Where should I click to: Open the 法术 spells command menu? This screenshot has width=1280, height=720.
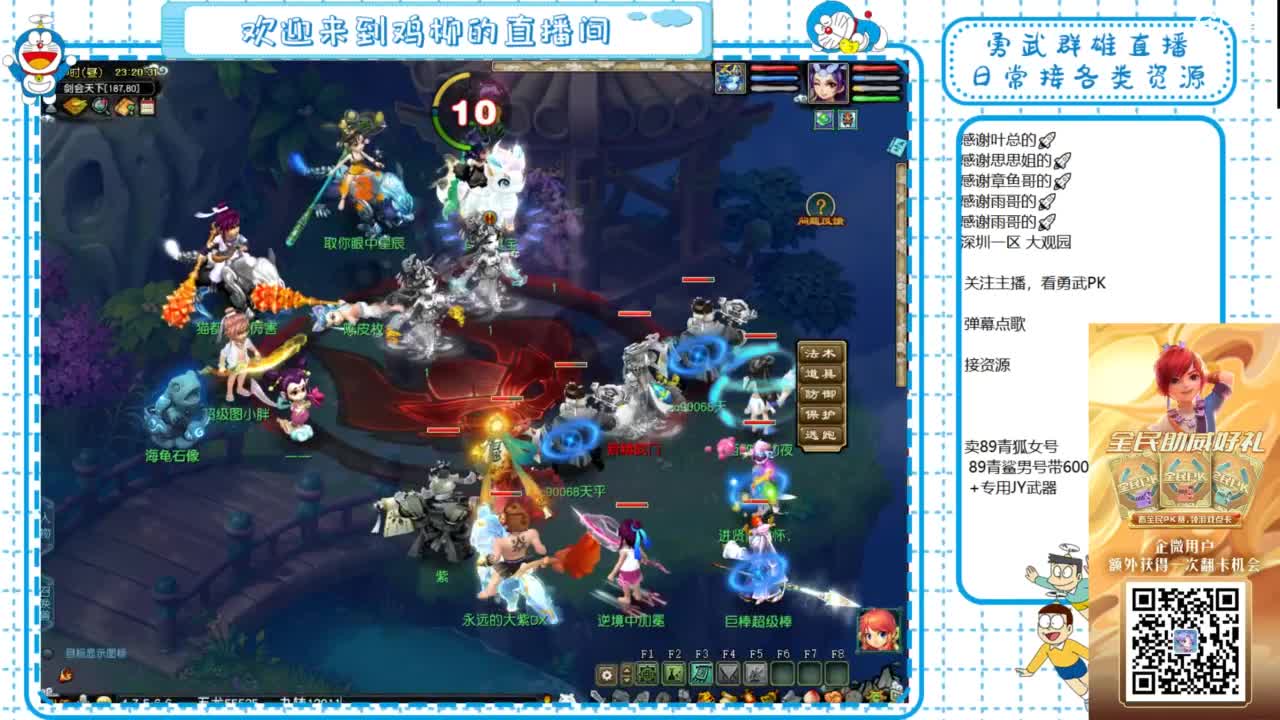point(820,354)
